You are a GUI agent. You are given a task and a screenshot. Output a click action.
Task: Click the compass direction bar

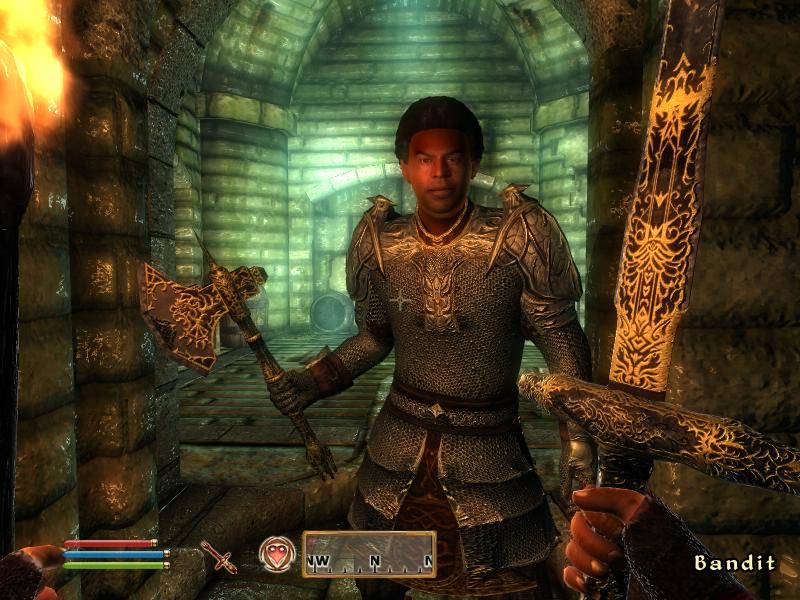(x=369, y=554)
